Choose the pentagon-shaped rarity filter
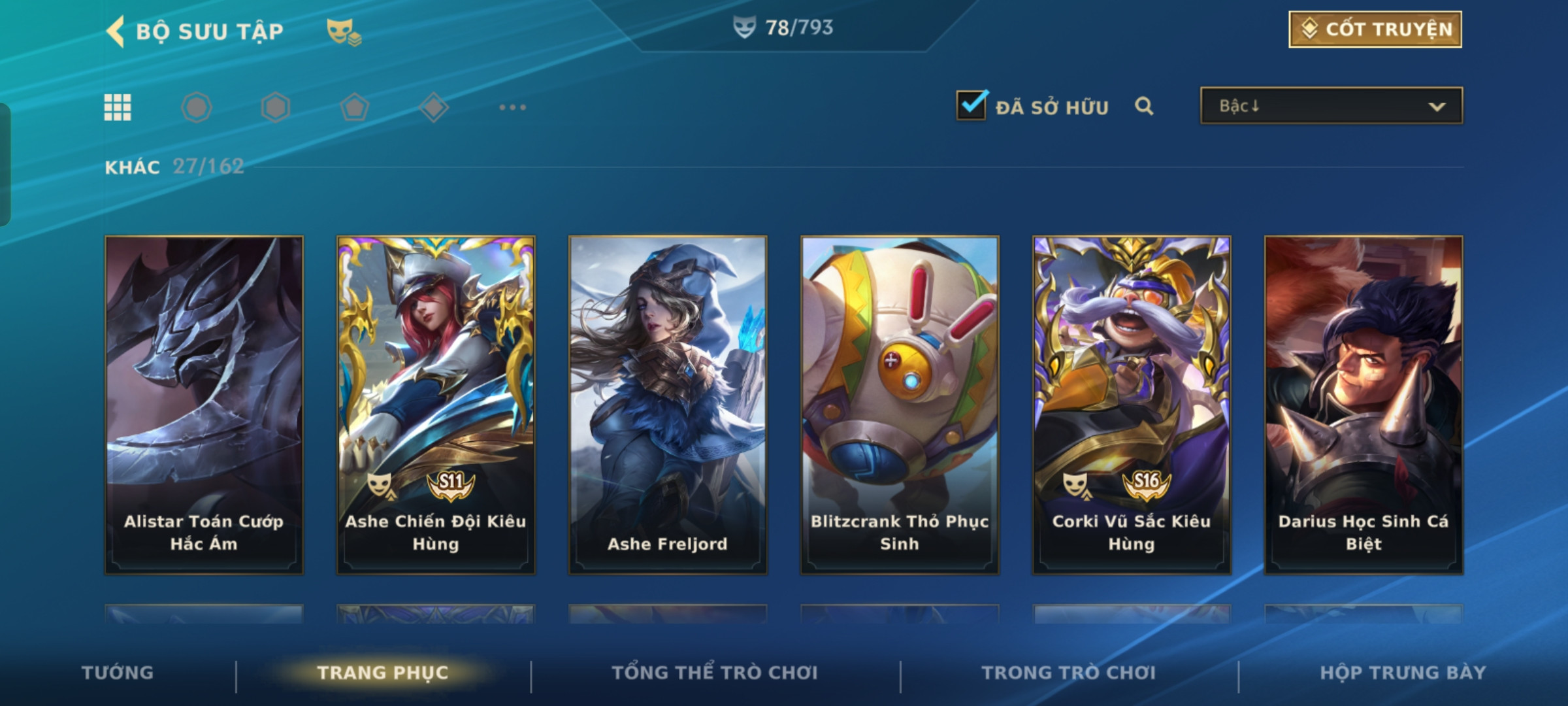The image size is (1568, 706). (x=354, y=107)
